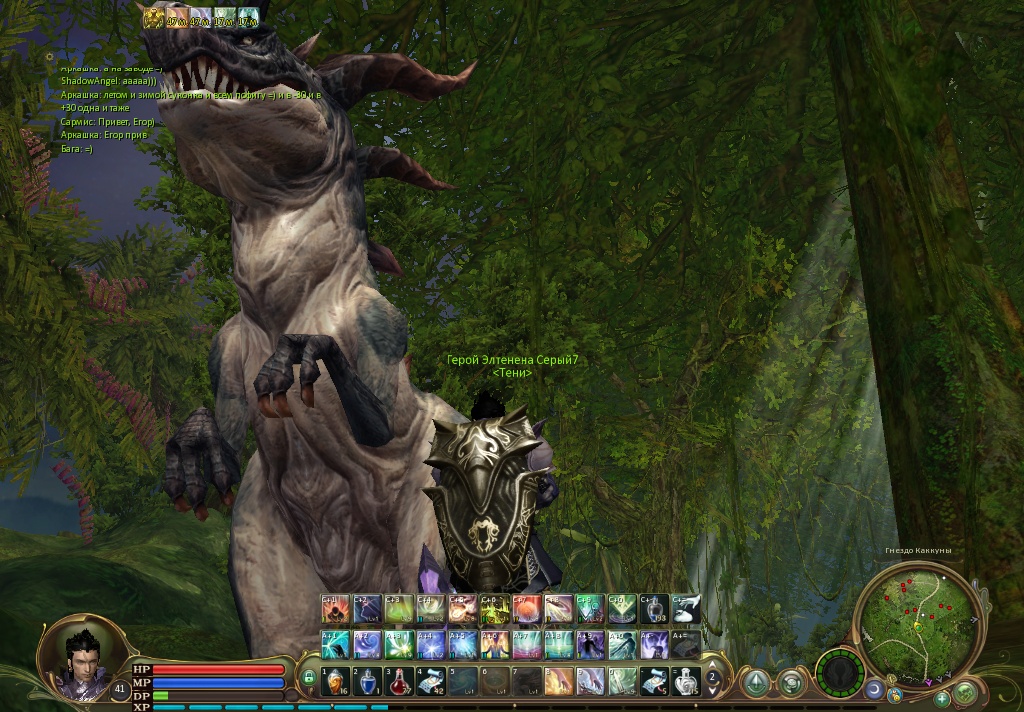Image resolution: width=1024 pixels, height=712 pixels.
Task: Activate the C+1 fiery skill icon
Action: [335, 608]
